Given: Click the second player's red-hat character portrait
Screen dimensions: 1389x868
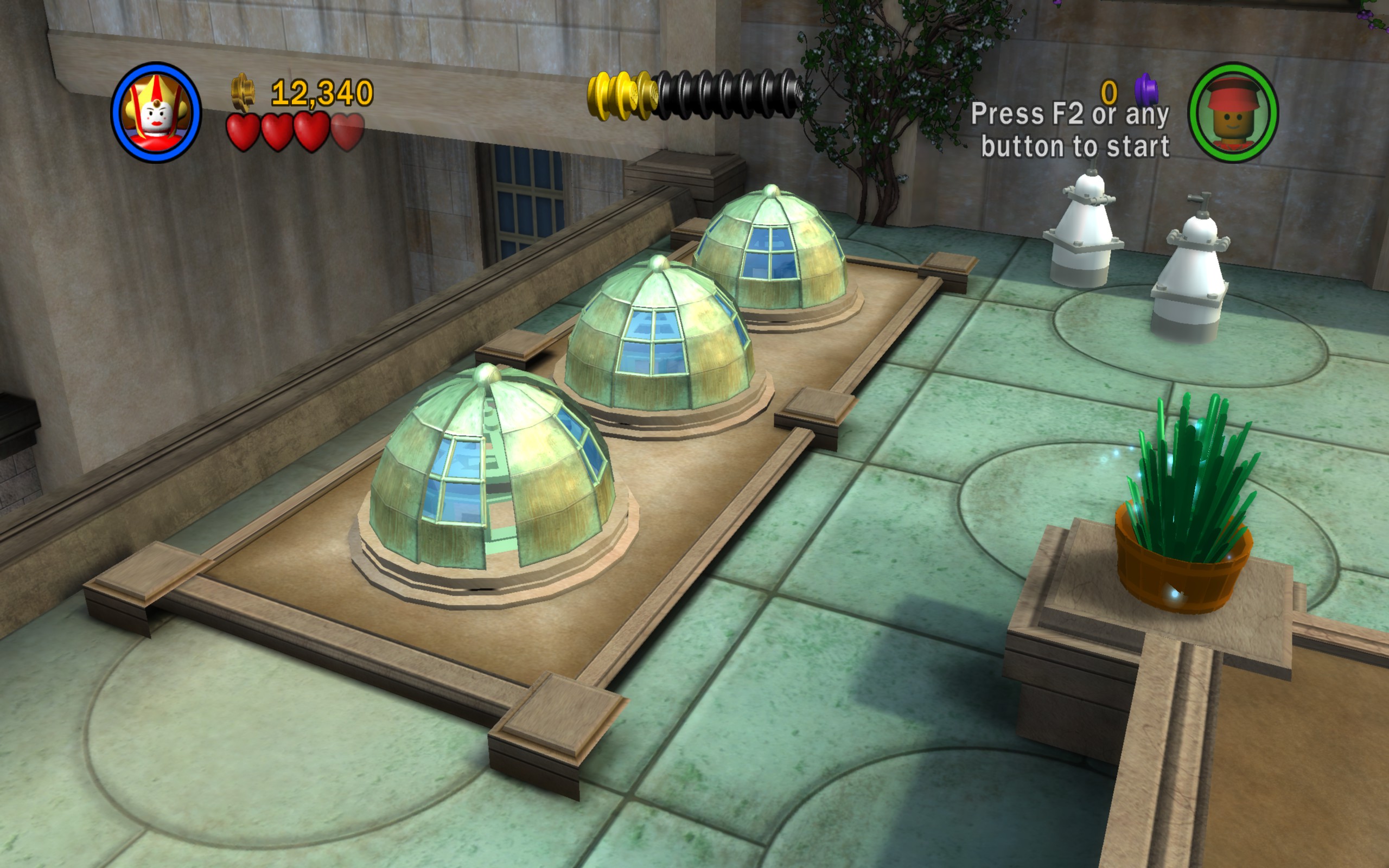Looking at the screenshot, I should coord(1232,112).
